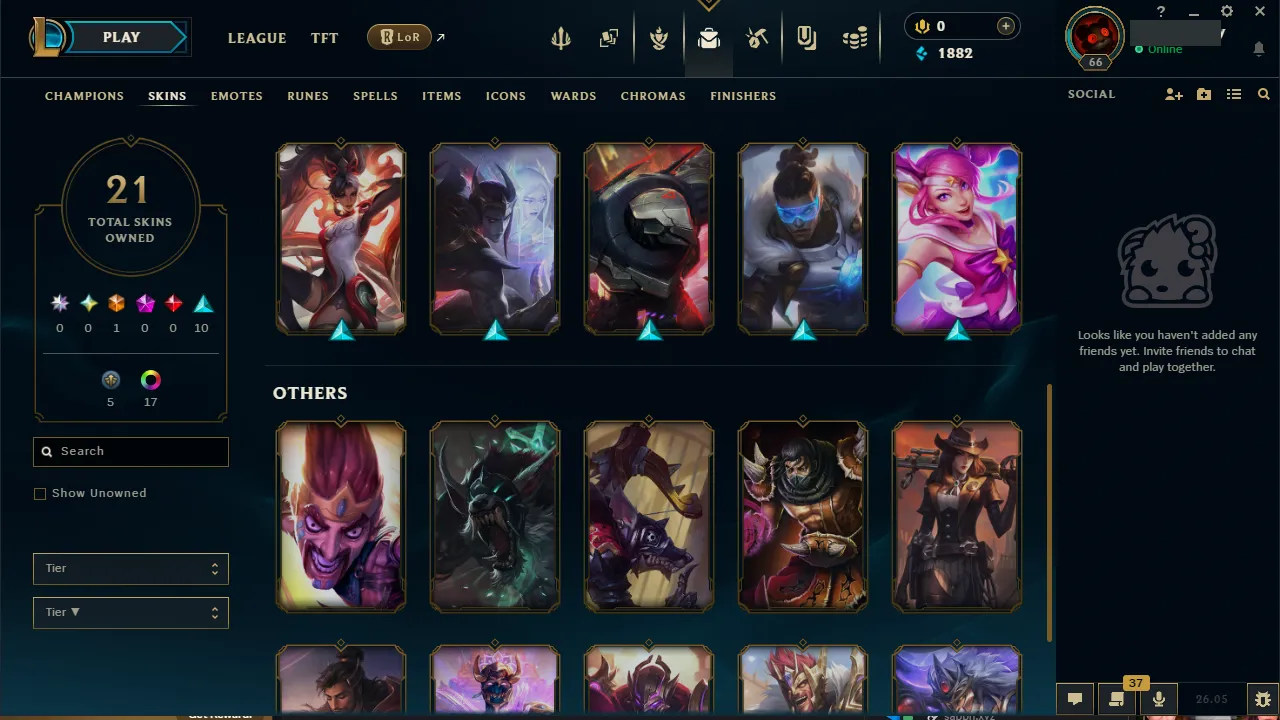Viewport: 1280px width, 720px height.
Task: Open the coins stack store icon
Action: (x=854, y=37)
